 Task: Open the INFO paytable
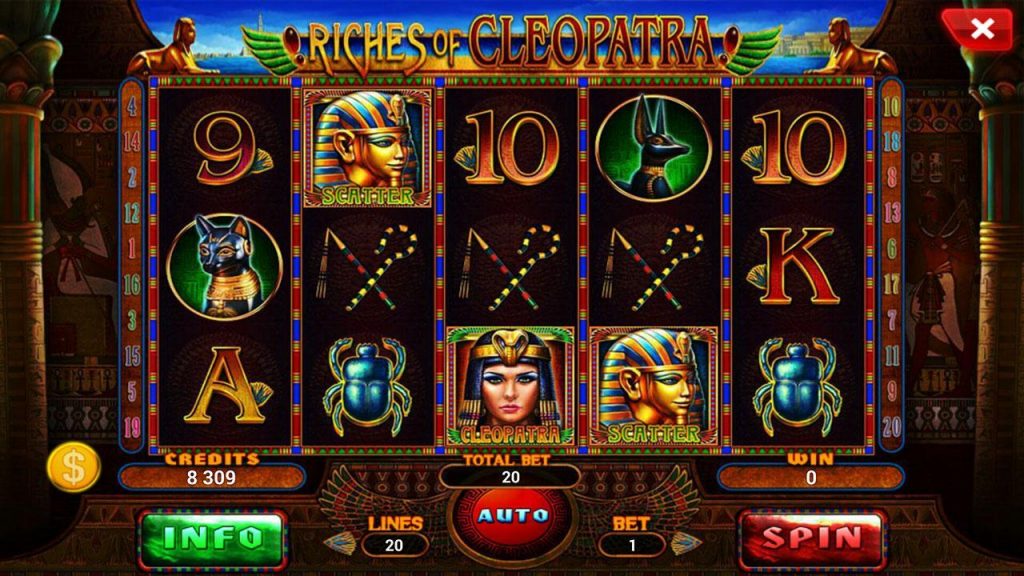click(212, 537)
